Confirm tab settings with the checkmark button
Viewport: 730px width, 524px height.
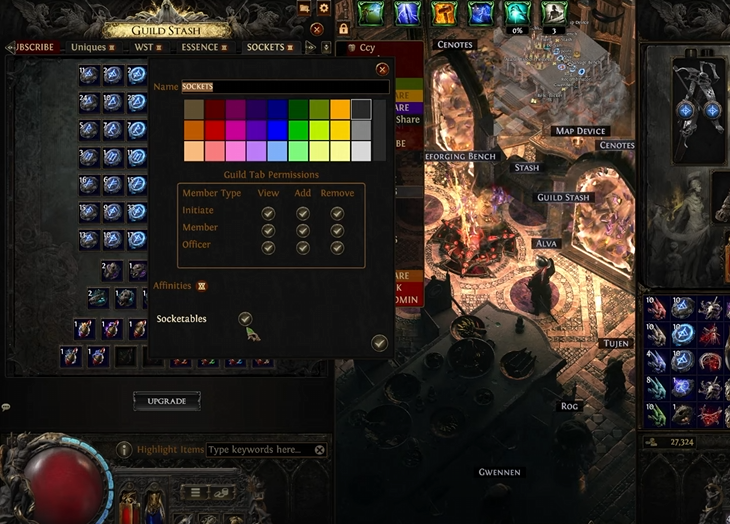click(379, 343)
